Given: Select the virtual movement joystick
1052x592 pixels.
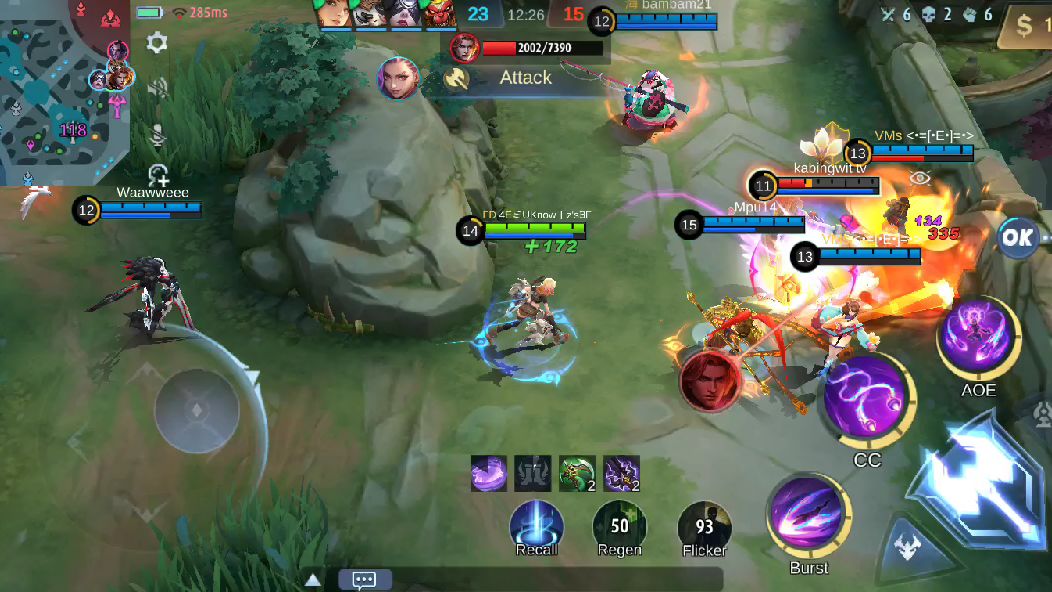Looking at the screenshot, I should pos(197,410).
